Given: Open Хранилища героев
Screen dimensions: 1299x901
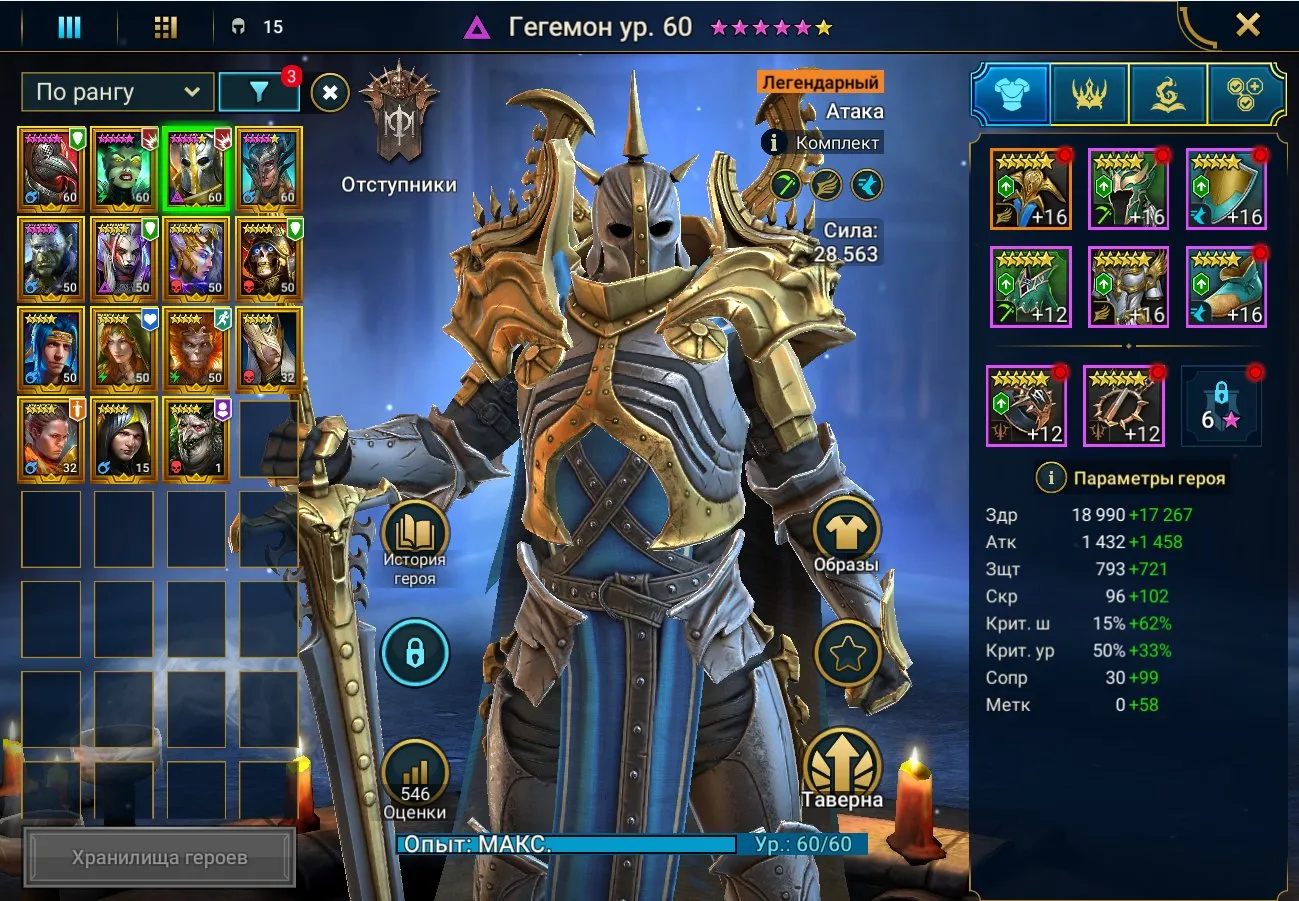Looking at the screenshot, I should [160, 856].
